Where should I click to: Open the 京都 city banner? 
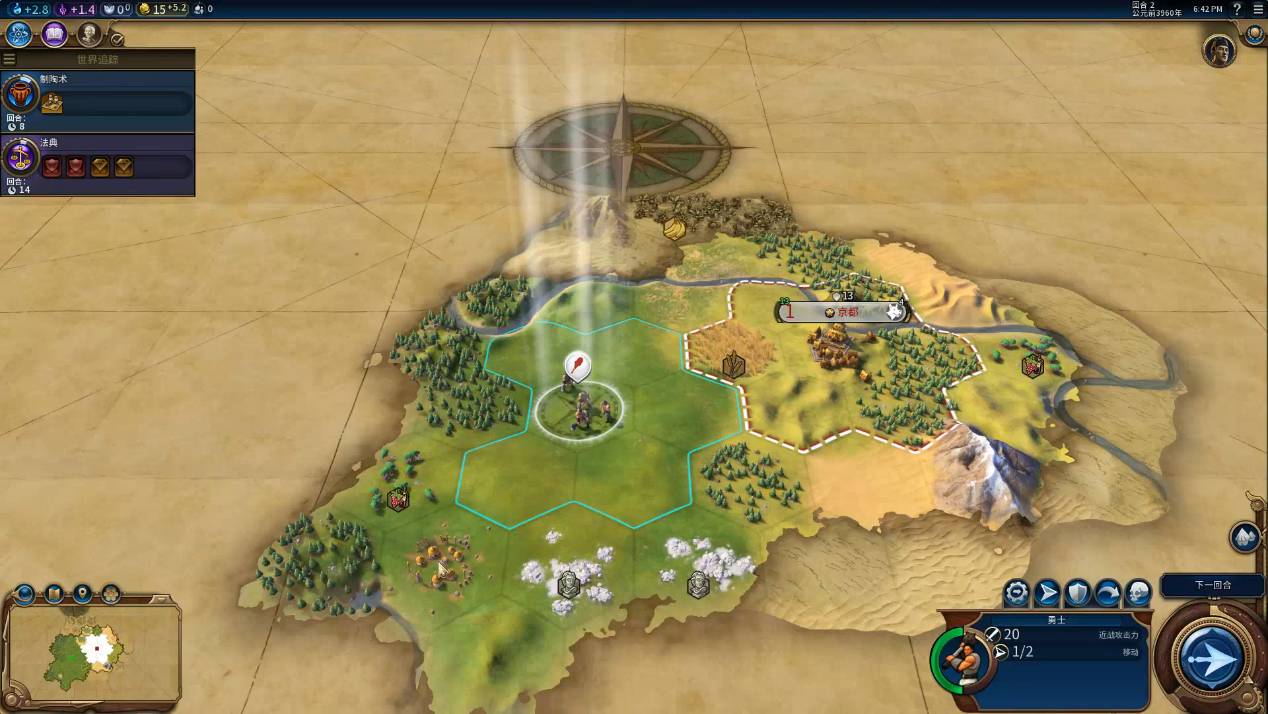coord(841,312)
